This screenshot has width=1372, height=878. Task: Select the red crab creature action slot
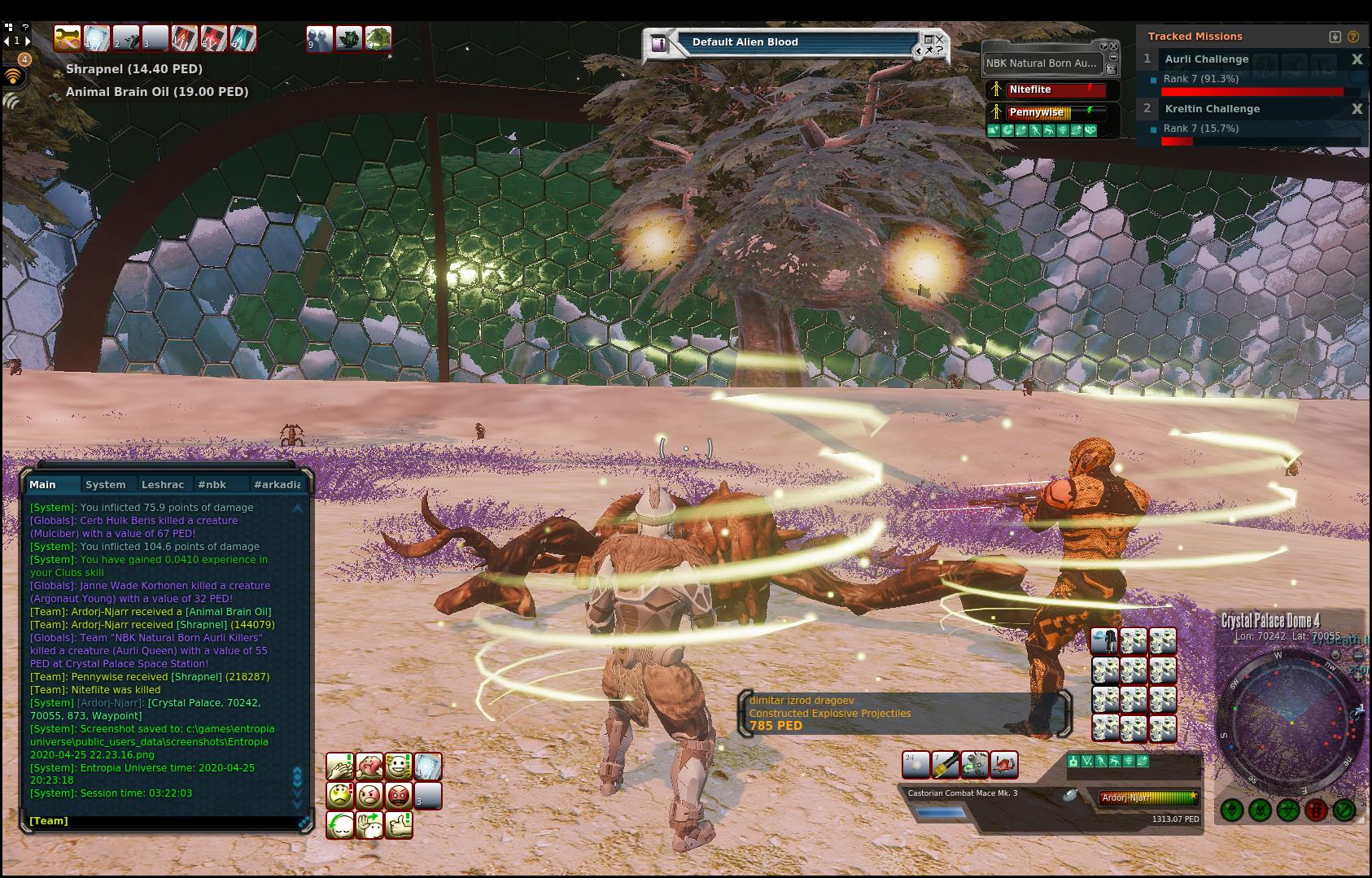pyautogui.click(x=1004, y=765)
